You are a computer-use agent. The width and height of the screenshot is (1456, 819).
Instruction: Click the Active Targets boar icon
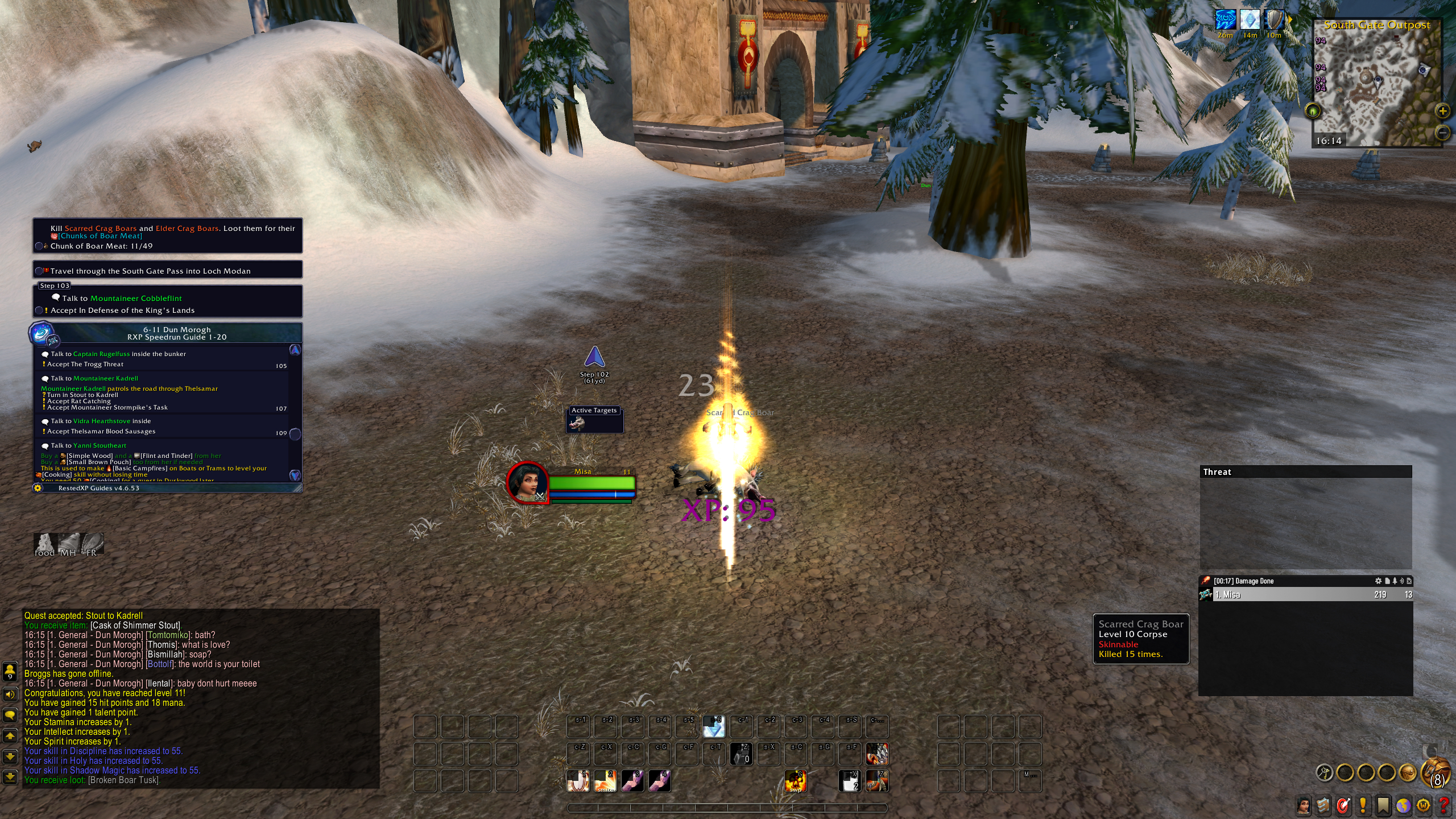pos(577,423)
